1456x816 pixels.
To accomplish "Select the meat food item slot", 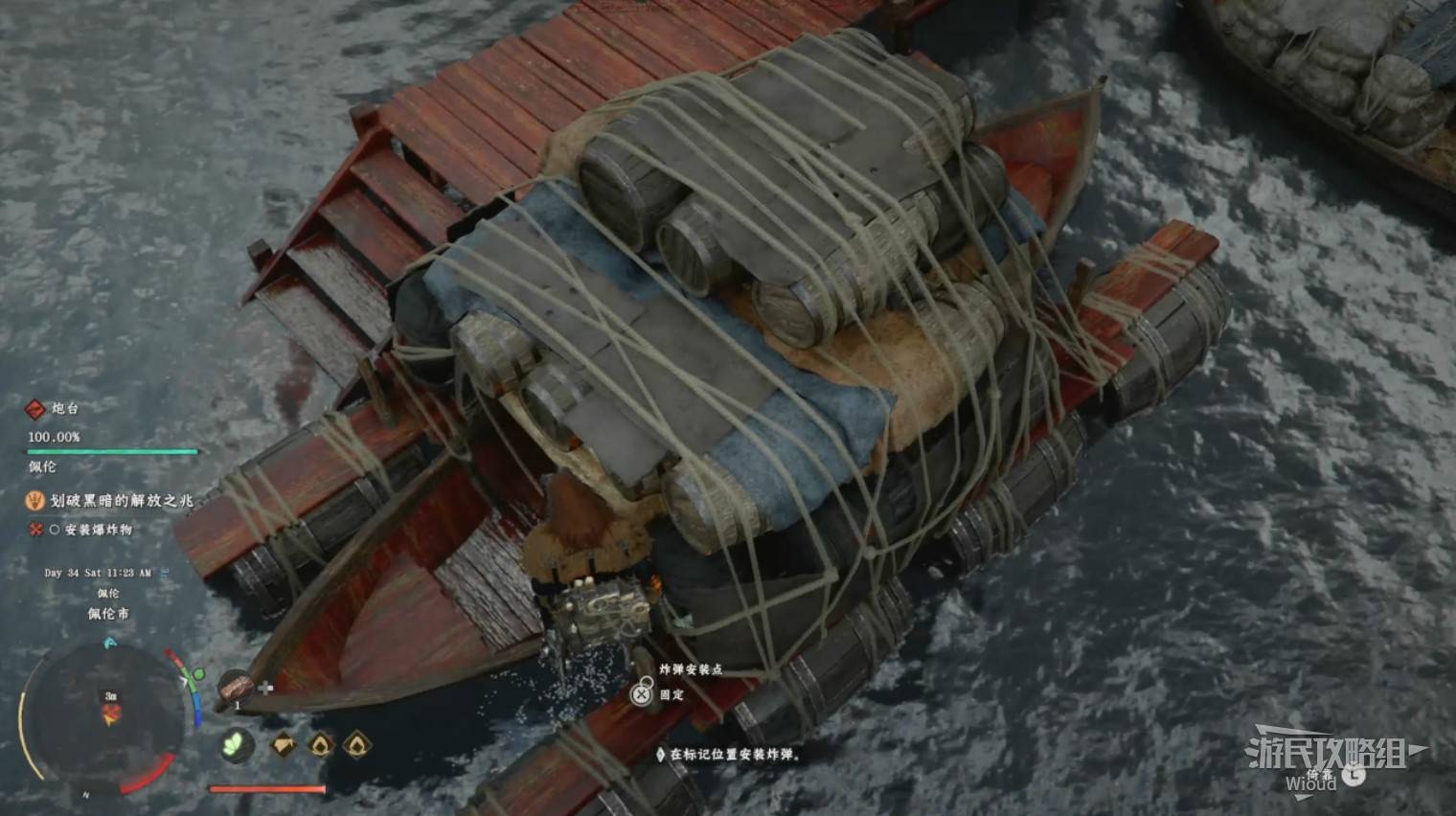I will [235, 689].
